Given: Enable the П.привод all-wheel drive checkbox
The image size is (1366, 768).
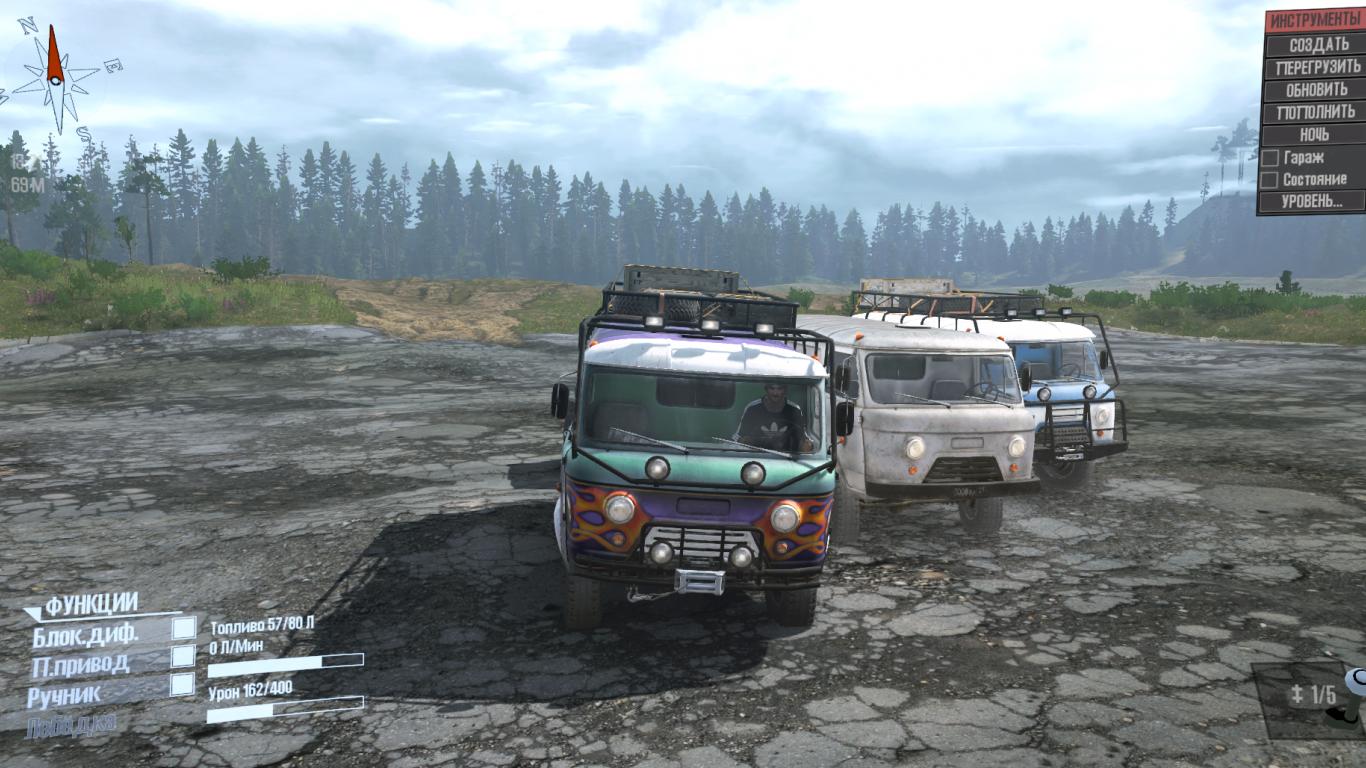Looking at the screenshot, I should pos(183,656).
